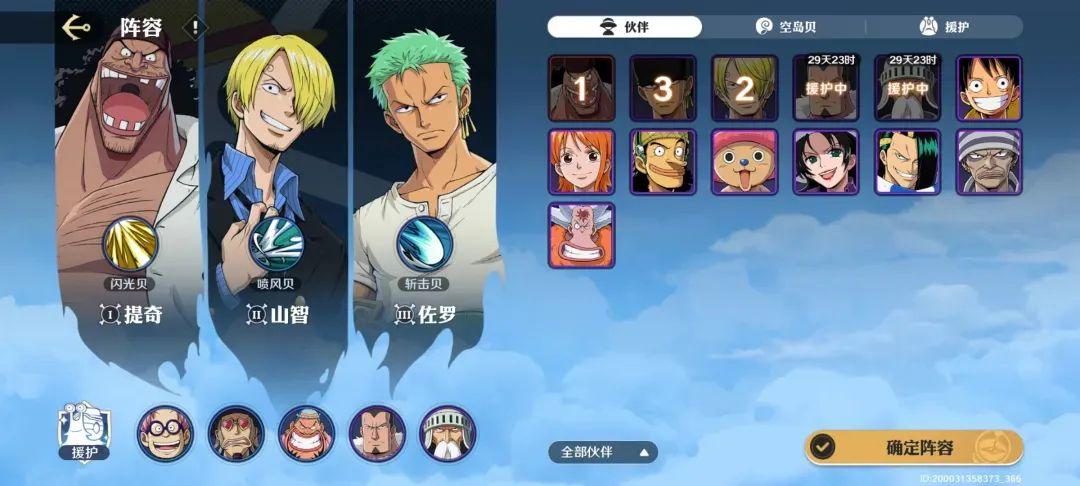Screen dimensions: 1080x486
Task: Go back using the arrow button
Action: (76, 27)
